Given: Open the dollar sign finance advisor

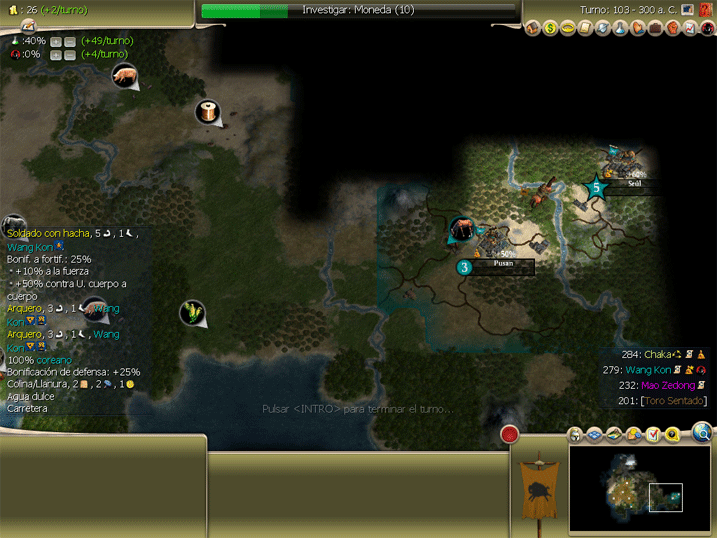Looking at the screenshot, I should [x=550, y=28].
